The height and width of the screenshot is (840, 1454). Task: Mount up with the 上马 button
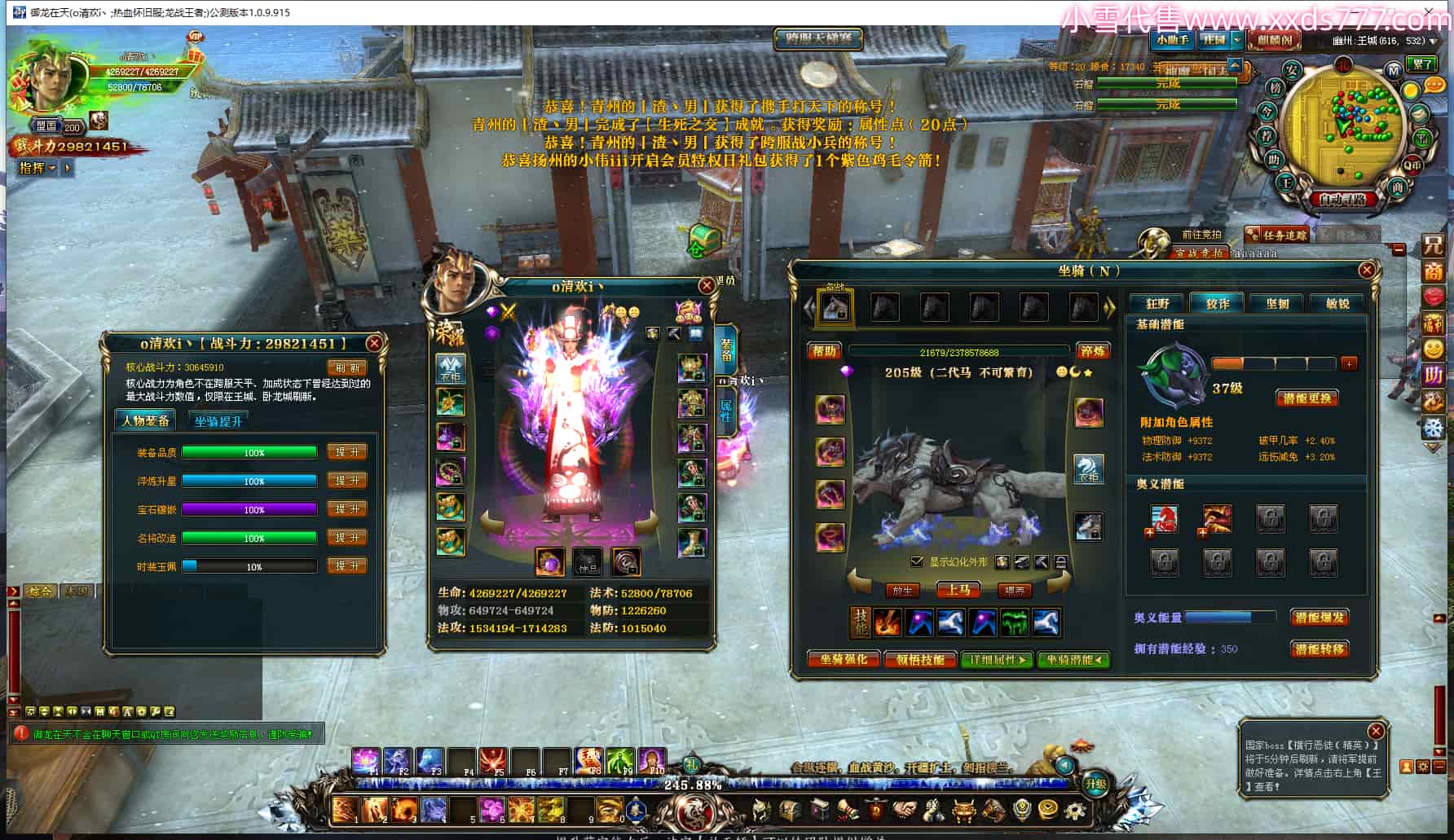point(958,590)
